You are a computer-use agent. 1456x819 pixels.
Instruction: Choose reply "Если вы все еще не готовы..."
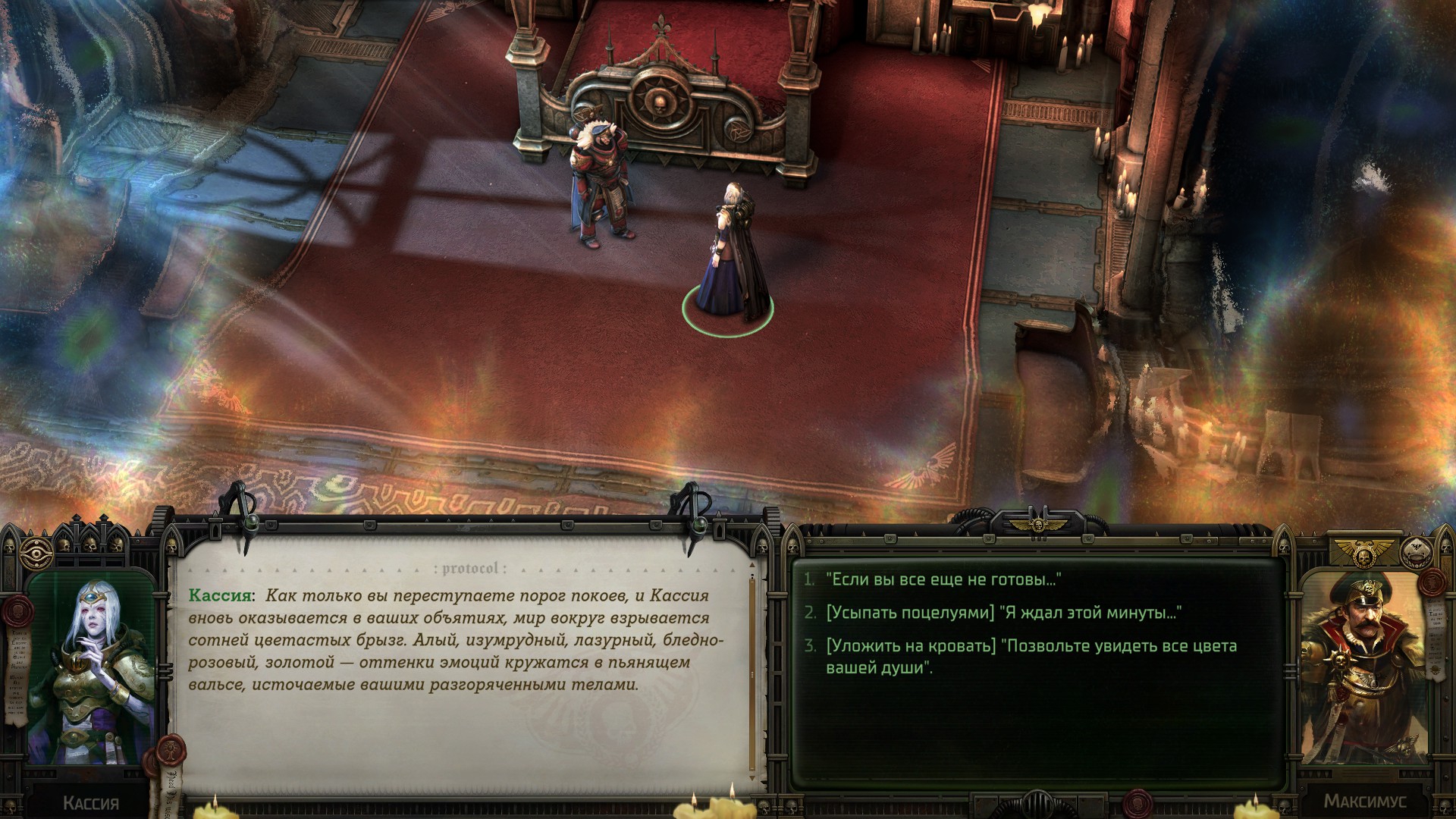943,580
